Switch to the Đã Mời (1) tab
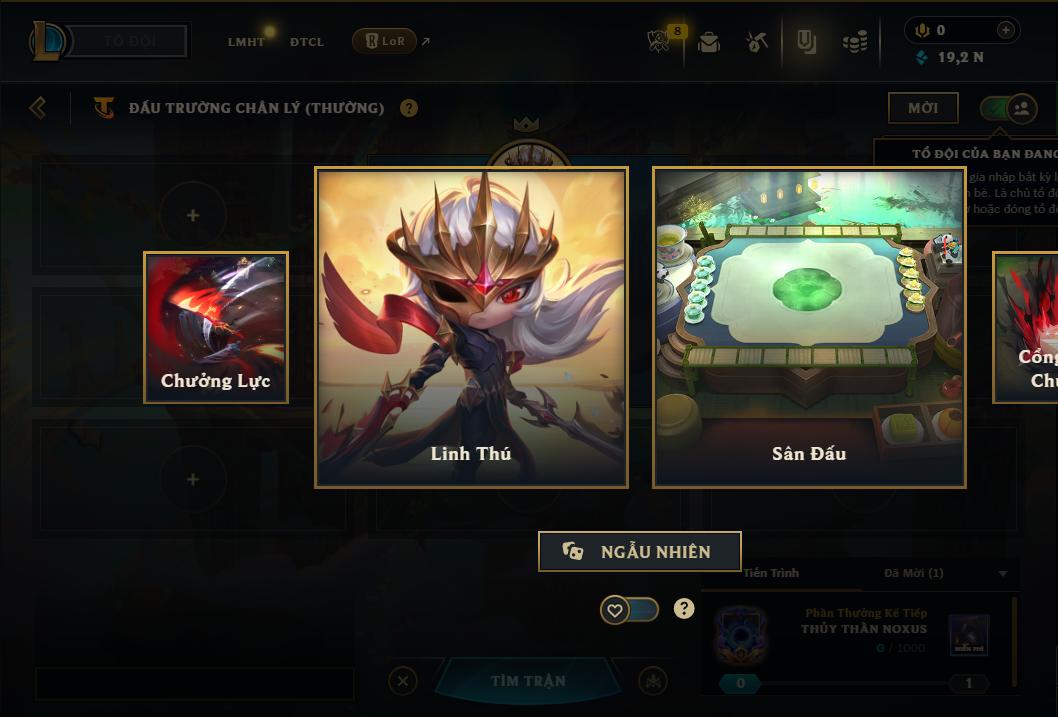Image resolution: width=1058 pixels, height=717 pixels. tap(913, 573)
